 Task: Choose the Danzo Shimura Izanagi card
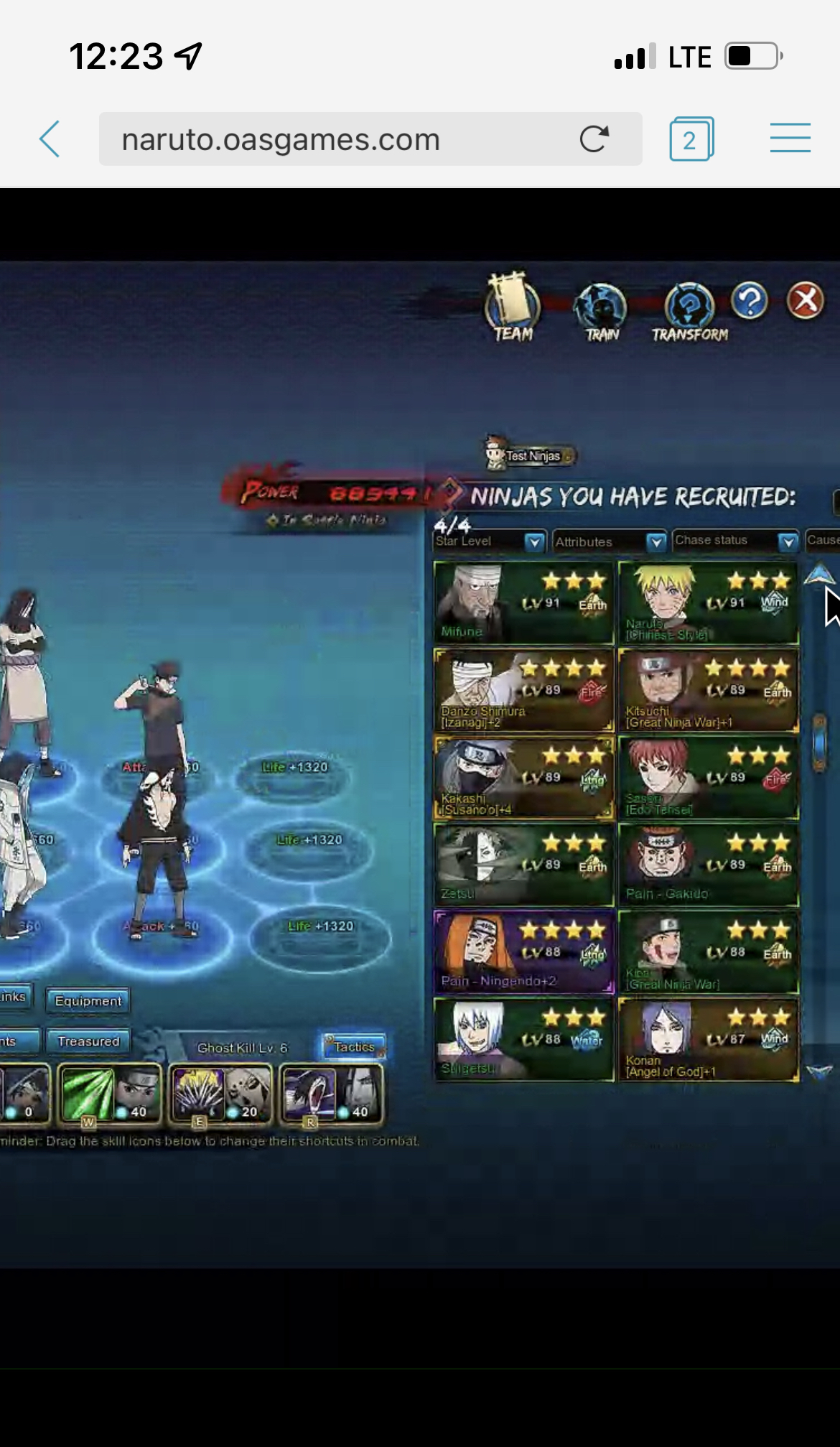pyautogui.click(x=523, y=690)
